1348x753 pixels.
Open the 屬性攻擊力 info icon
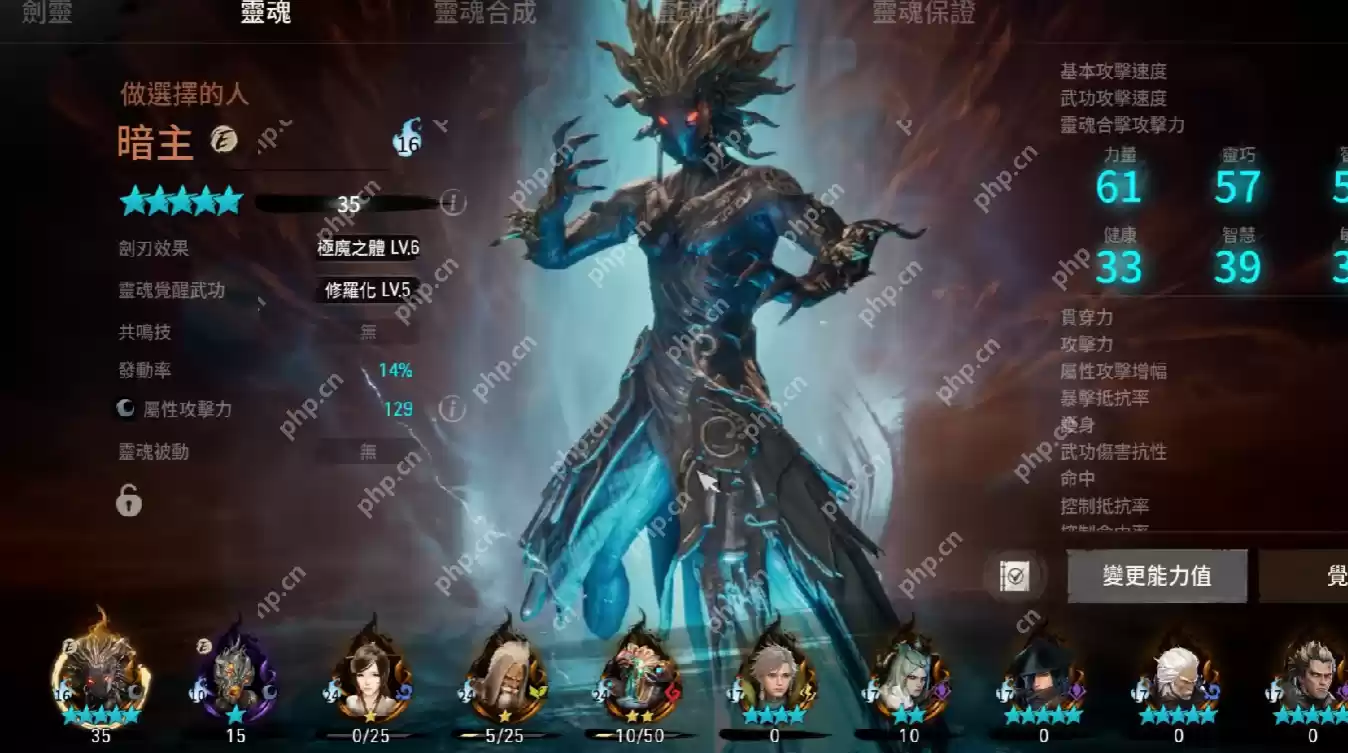click(x=453, y=408)
